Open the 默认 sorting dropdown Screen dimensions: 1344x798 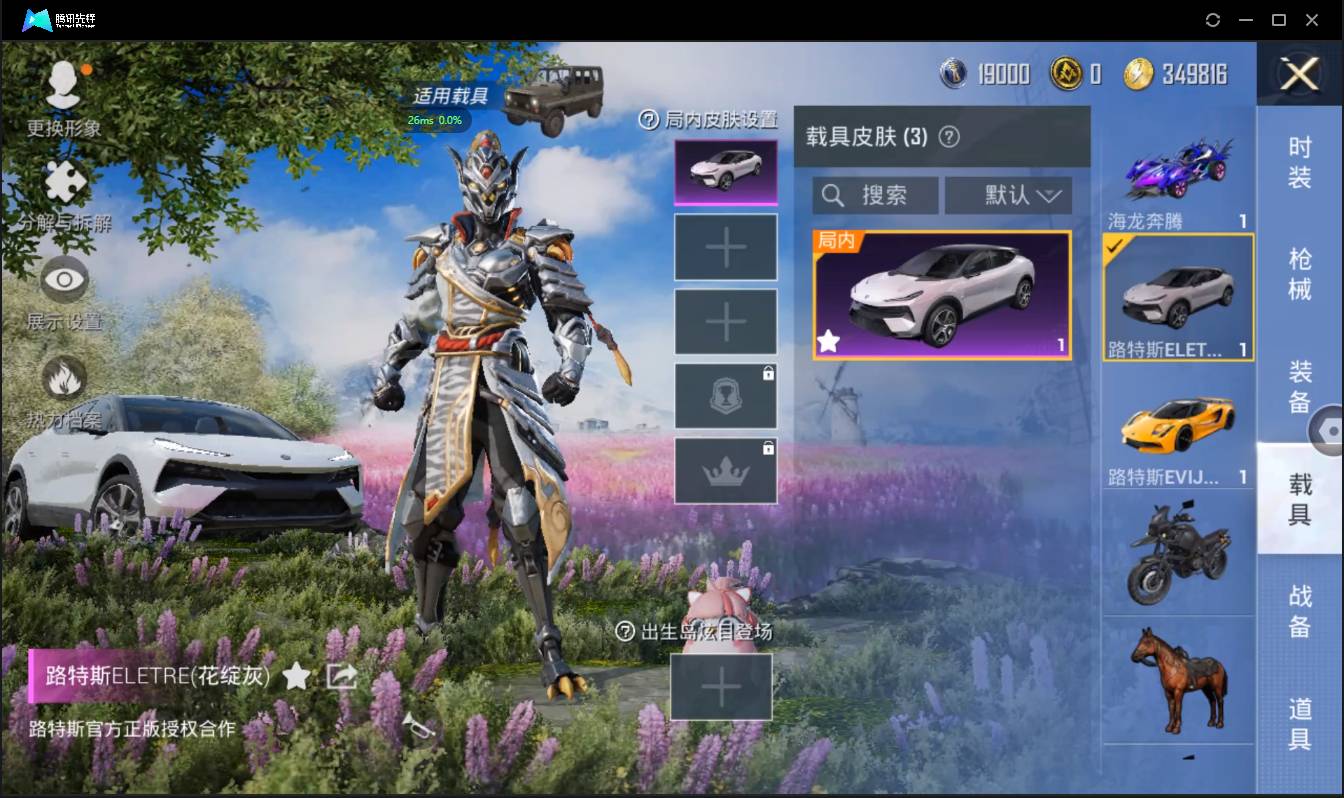(1008, 195)
